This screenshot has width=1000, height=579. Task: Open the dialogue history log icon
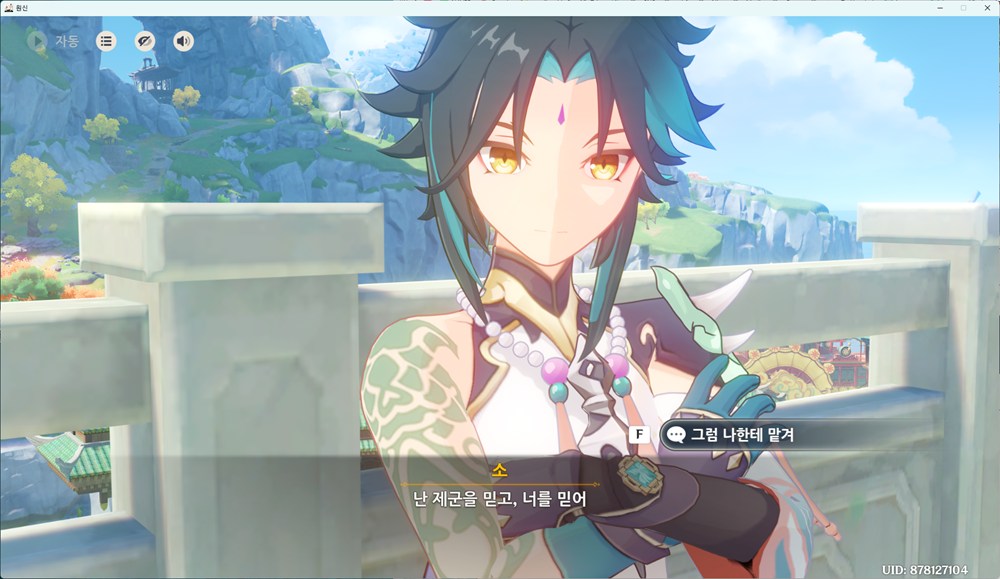(x=106, y=41)
